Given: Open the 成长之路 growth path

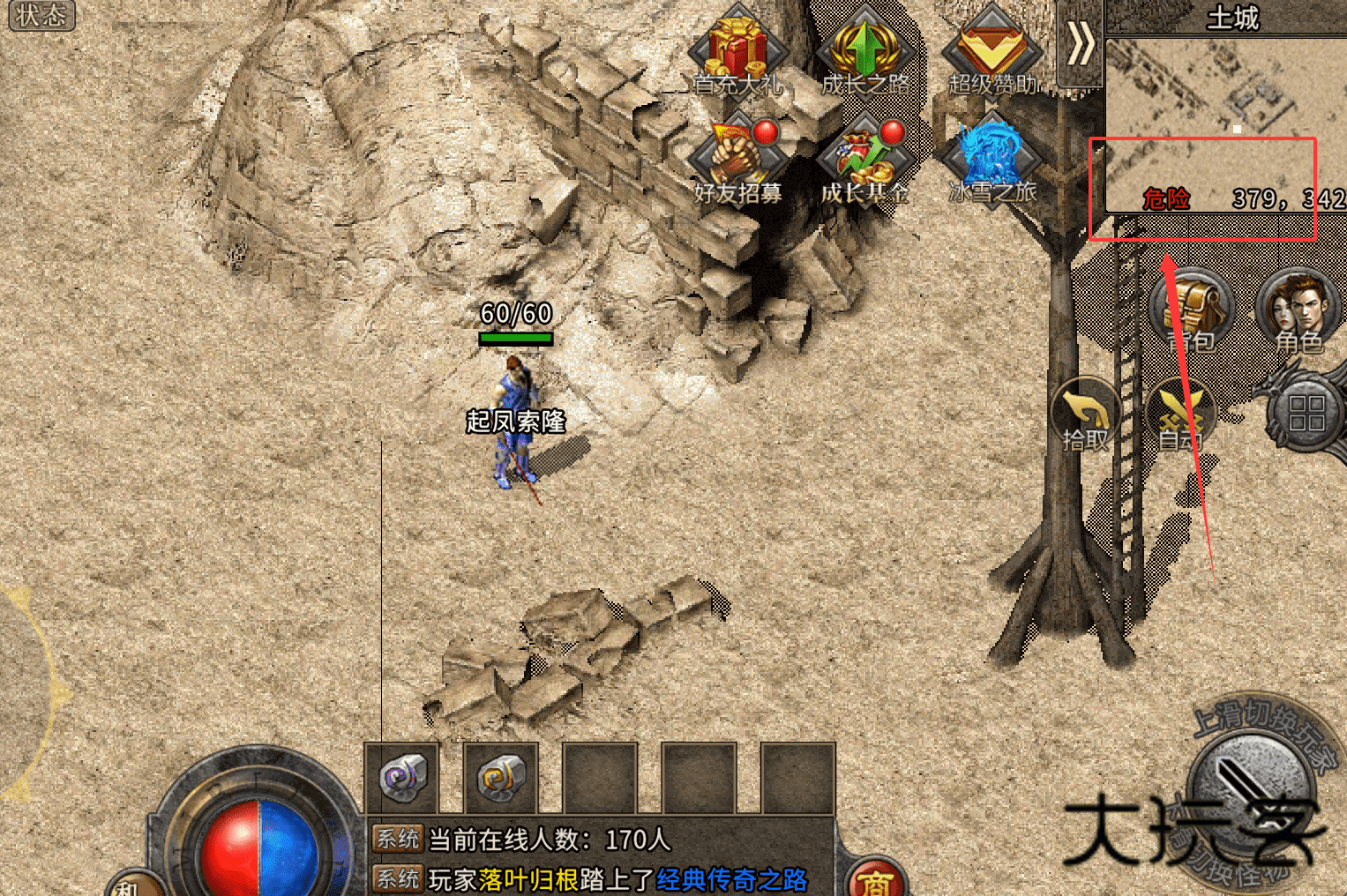Looking at the screenshot, I should 864,51.
